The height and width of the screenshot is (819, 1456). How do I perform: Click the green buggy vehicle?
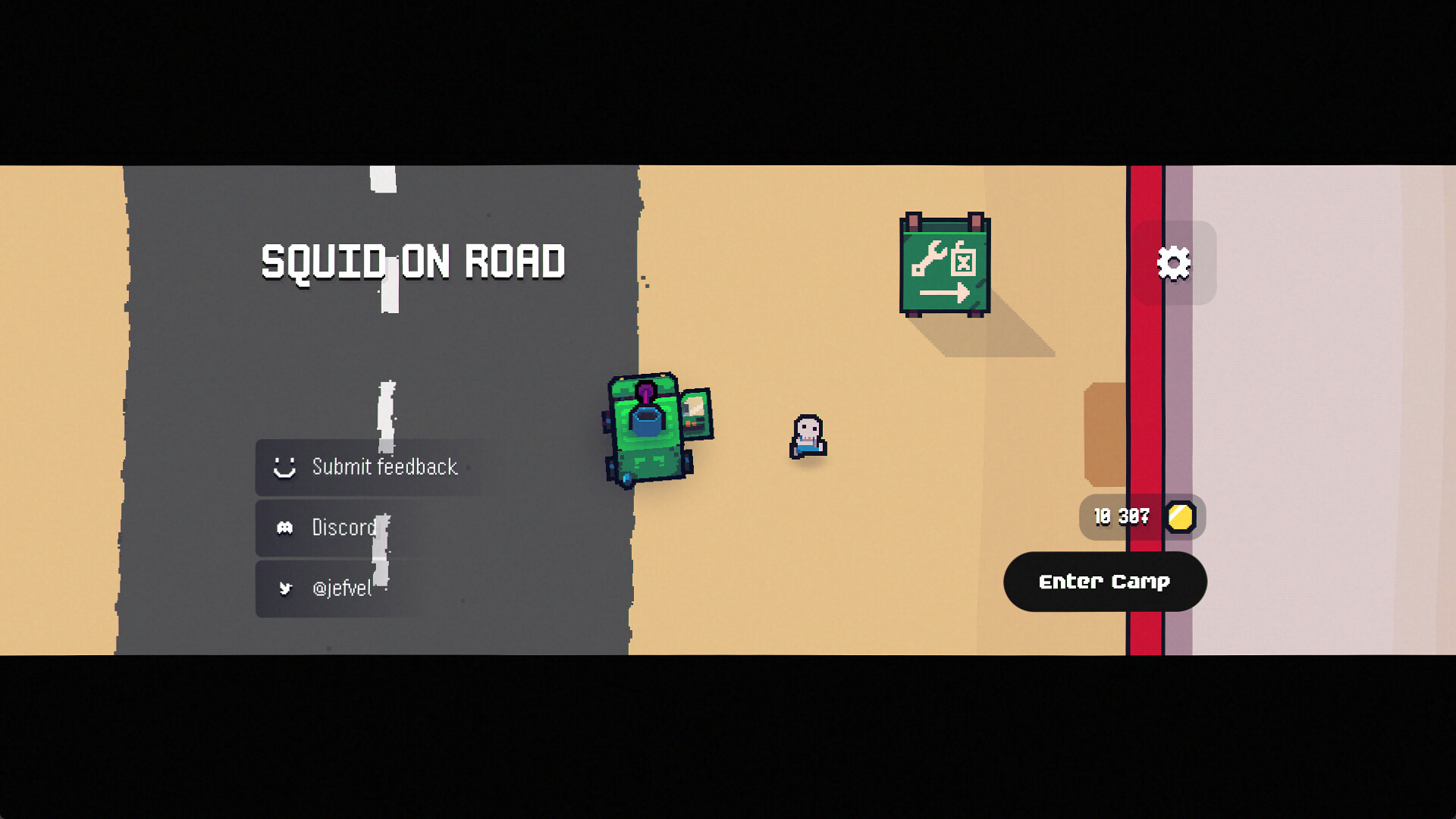coord(646,425)
